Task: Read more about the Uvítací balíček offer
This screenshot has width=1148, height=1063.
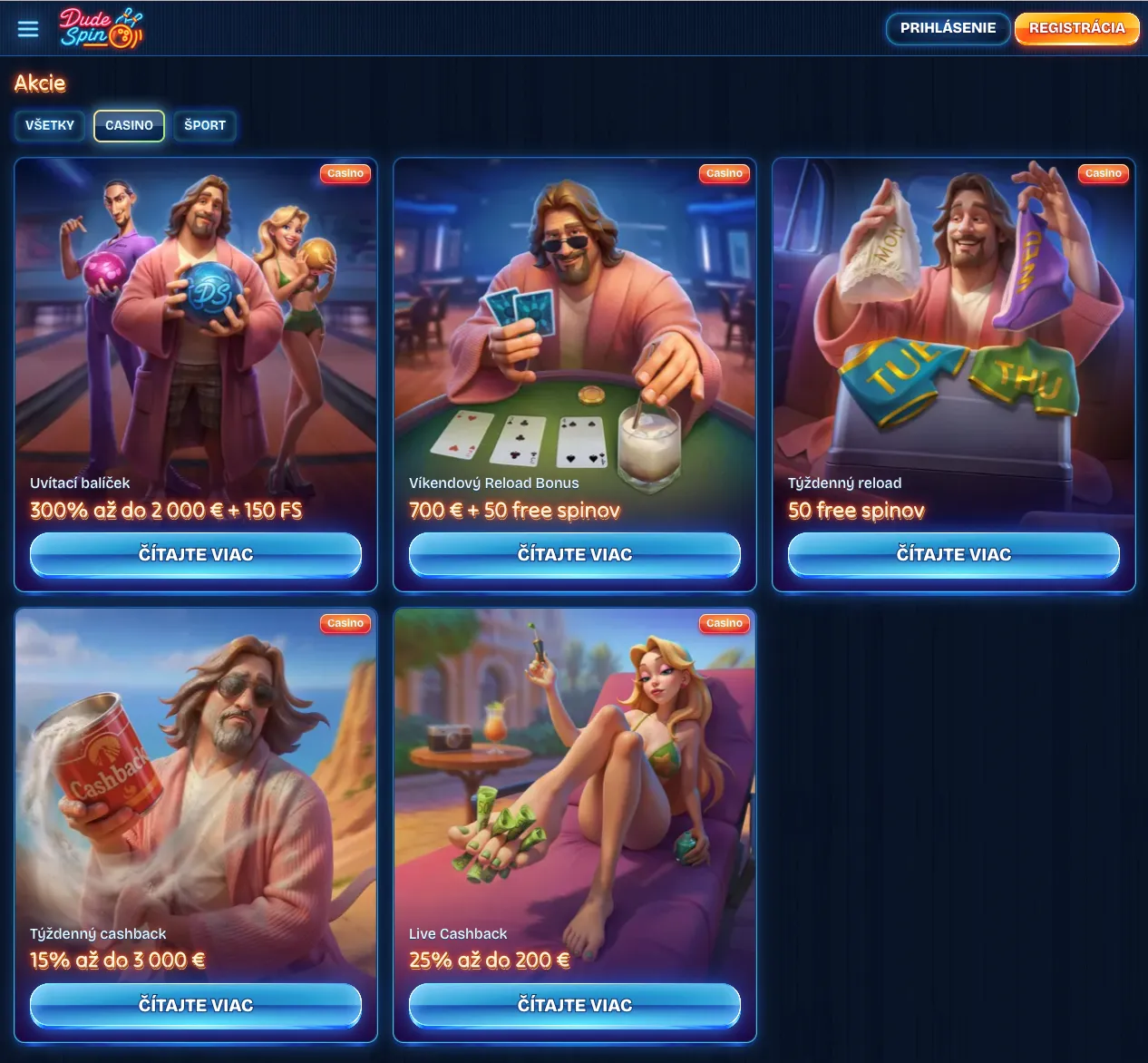Action: pos(196,554)
